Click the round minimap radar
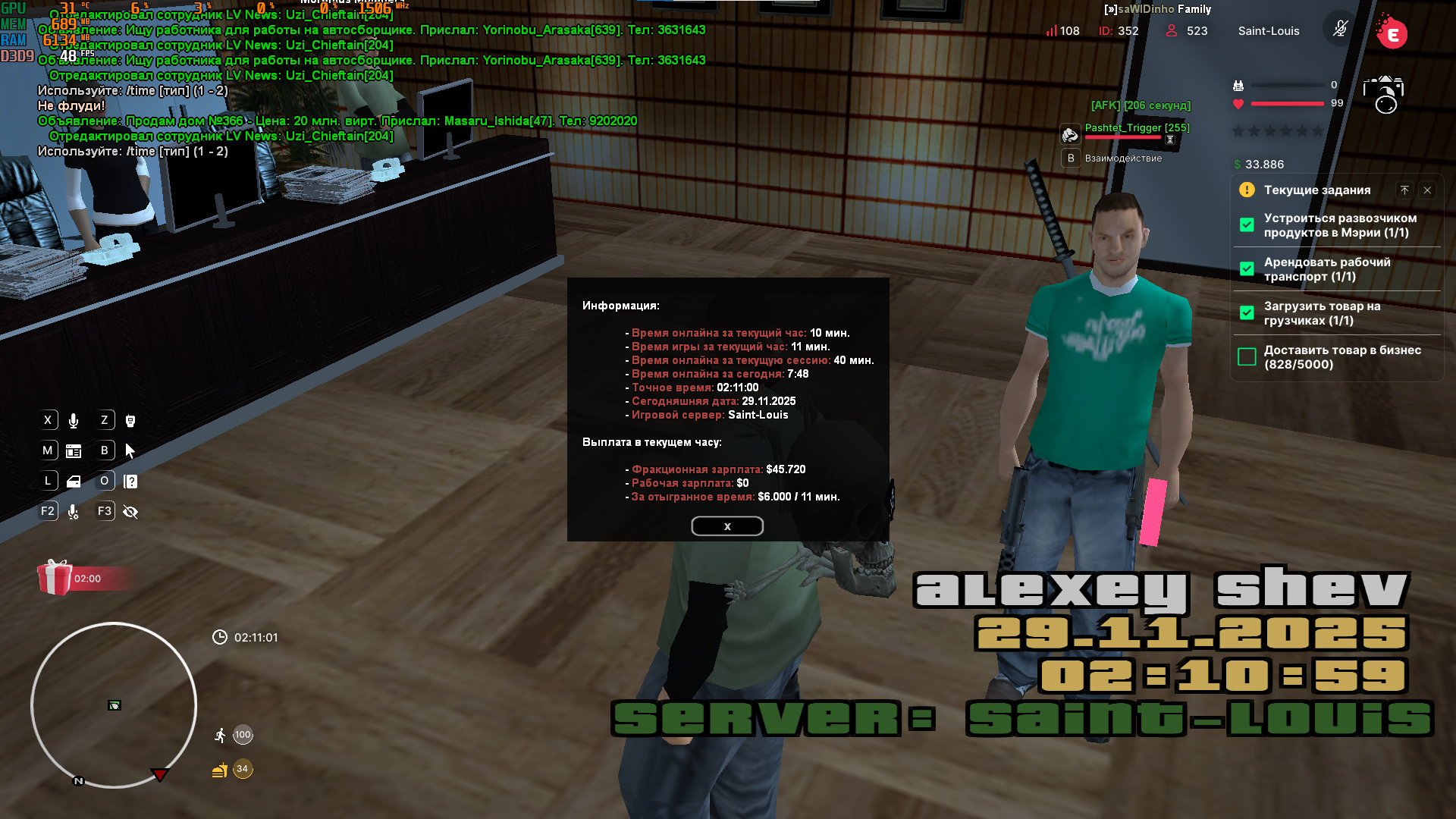 click(114, 705)
